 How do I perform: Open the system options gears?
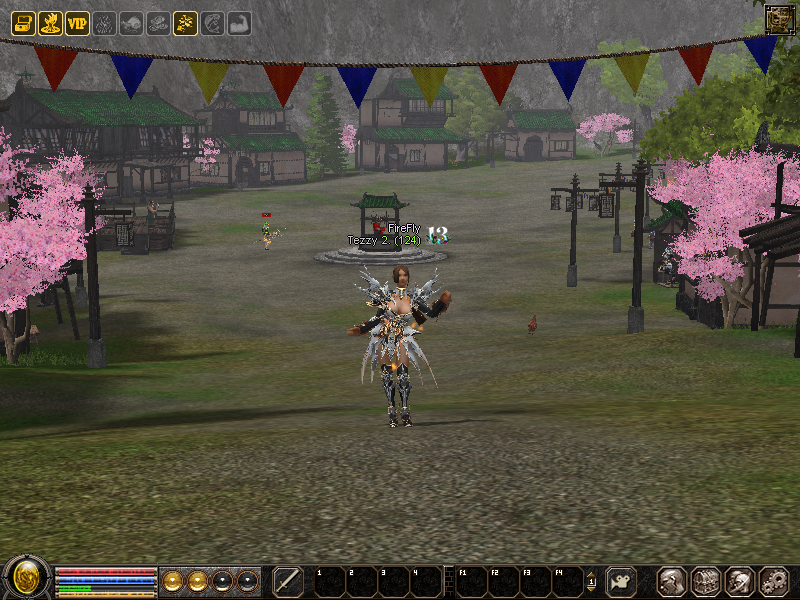pos(773,581)
